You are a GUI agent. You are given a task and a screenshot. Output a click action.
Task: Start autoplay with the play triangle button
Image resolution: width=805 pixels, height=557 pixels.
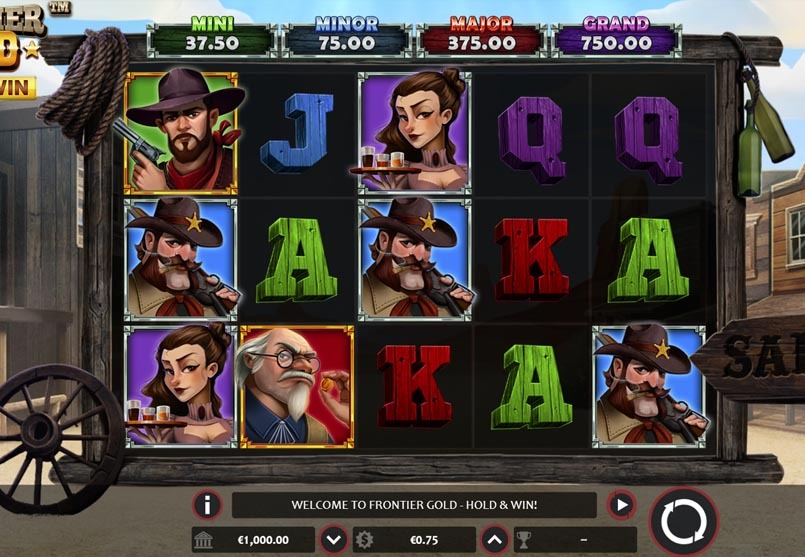[621, 505]
